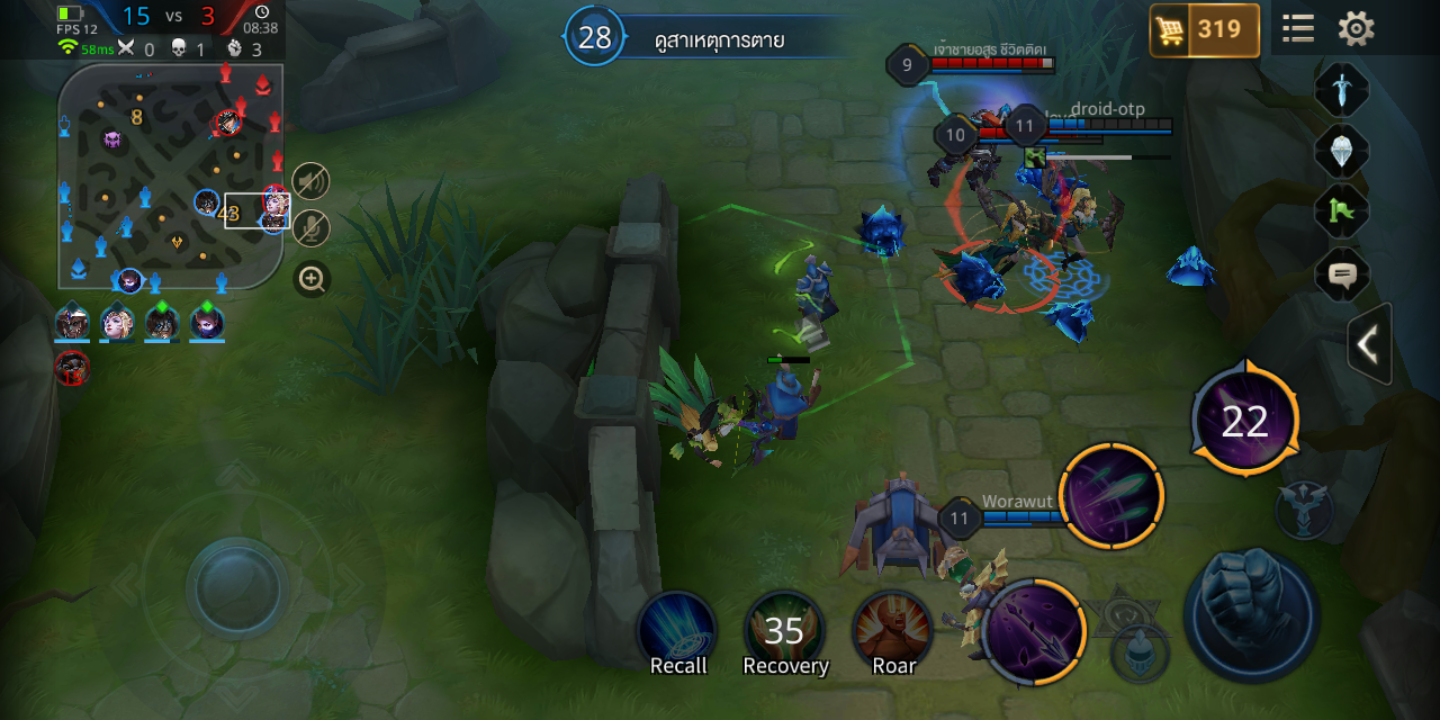Screen dimensions: 1440x720
Task: Toggle the muted microphone icon
Action: (311, 229)
